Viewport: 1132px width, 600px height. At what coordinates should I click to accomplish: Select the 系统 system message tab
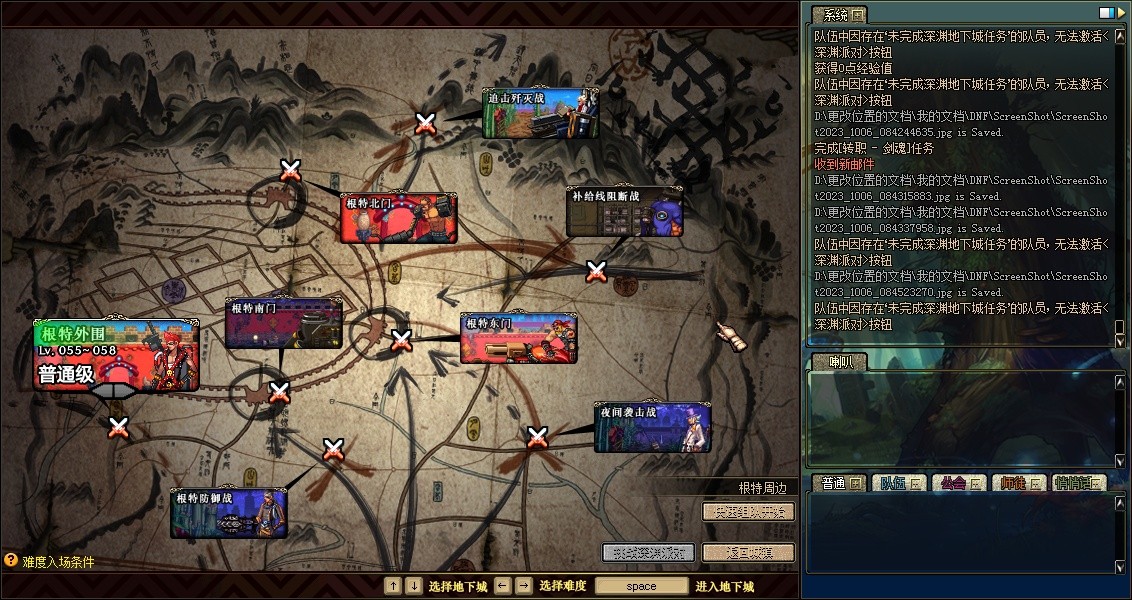(838, 15)
